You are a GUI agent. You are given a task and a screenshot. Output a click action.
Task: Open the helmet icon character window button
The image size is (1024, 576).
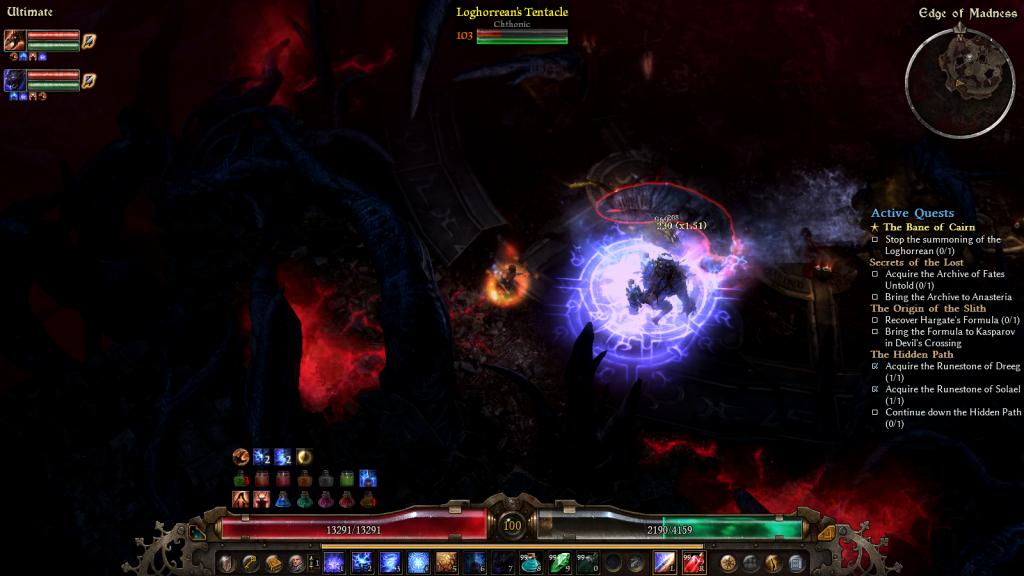pyautogui.click(x=226, y=563)
